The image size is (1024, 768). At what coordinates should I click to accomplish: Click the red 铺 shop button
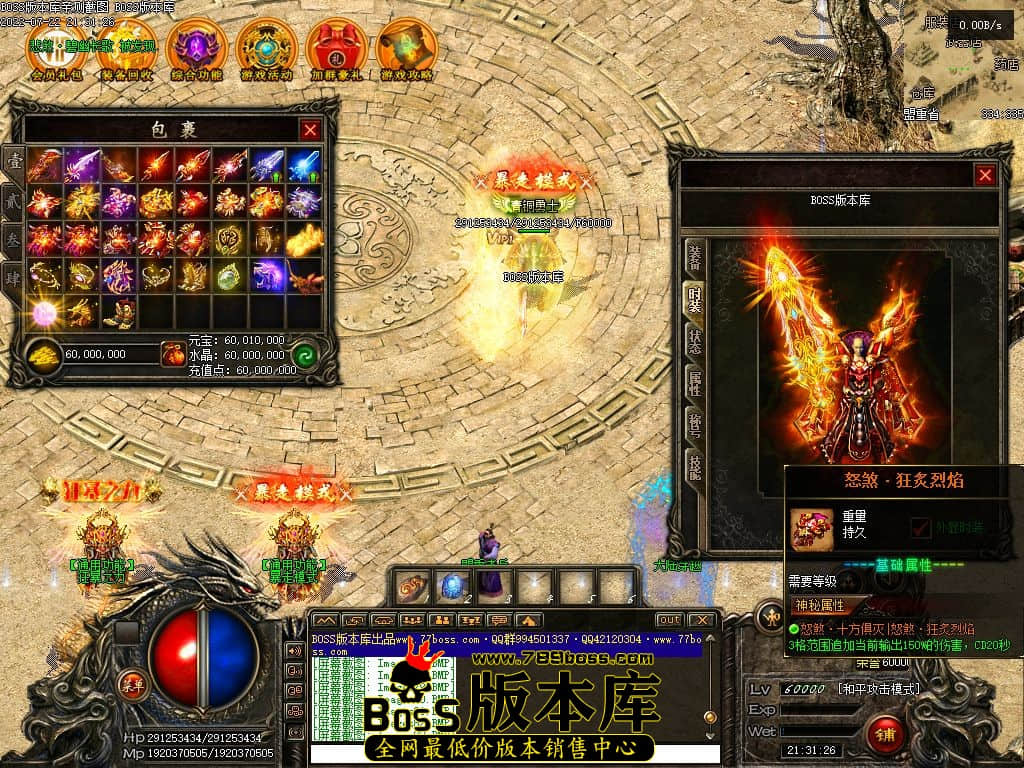coord(884,735)
